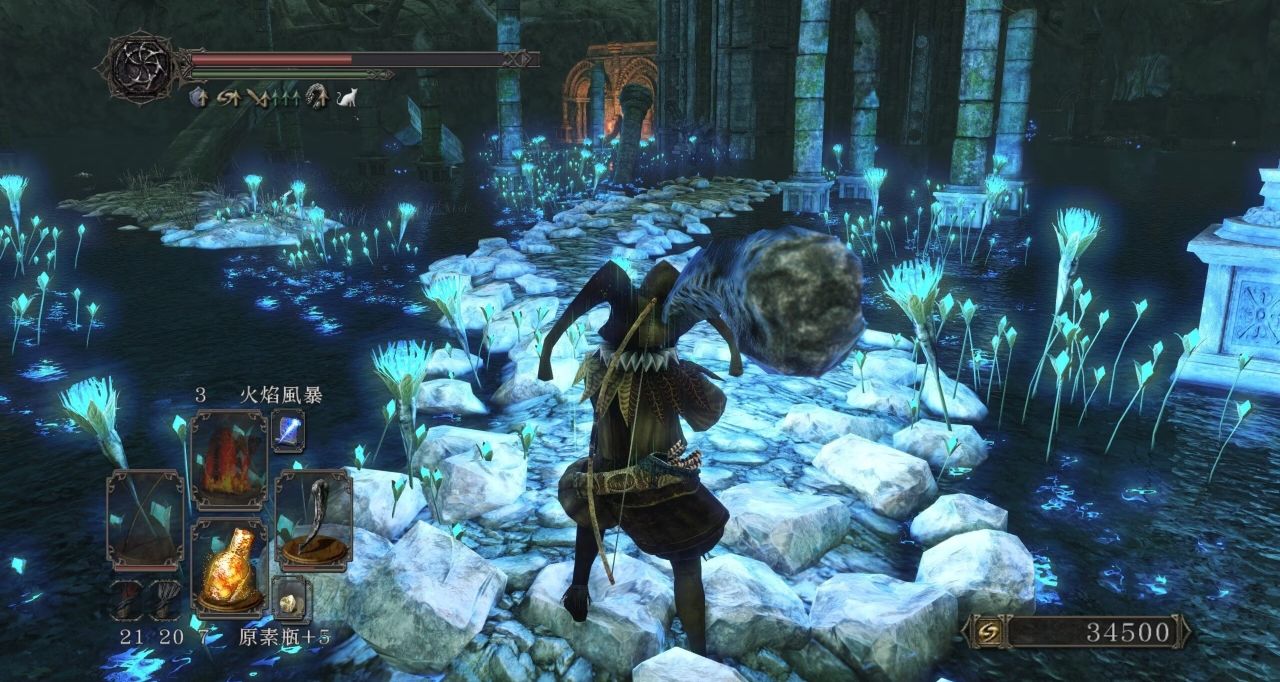The width and height of the screenshot is (1280, 682).
Task: Click the red-fletched arrow quiver slot
Action: tap(127, 599)
